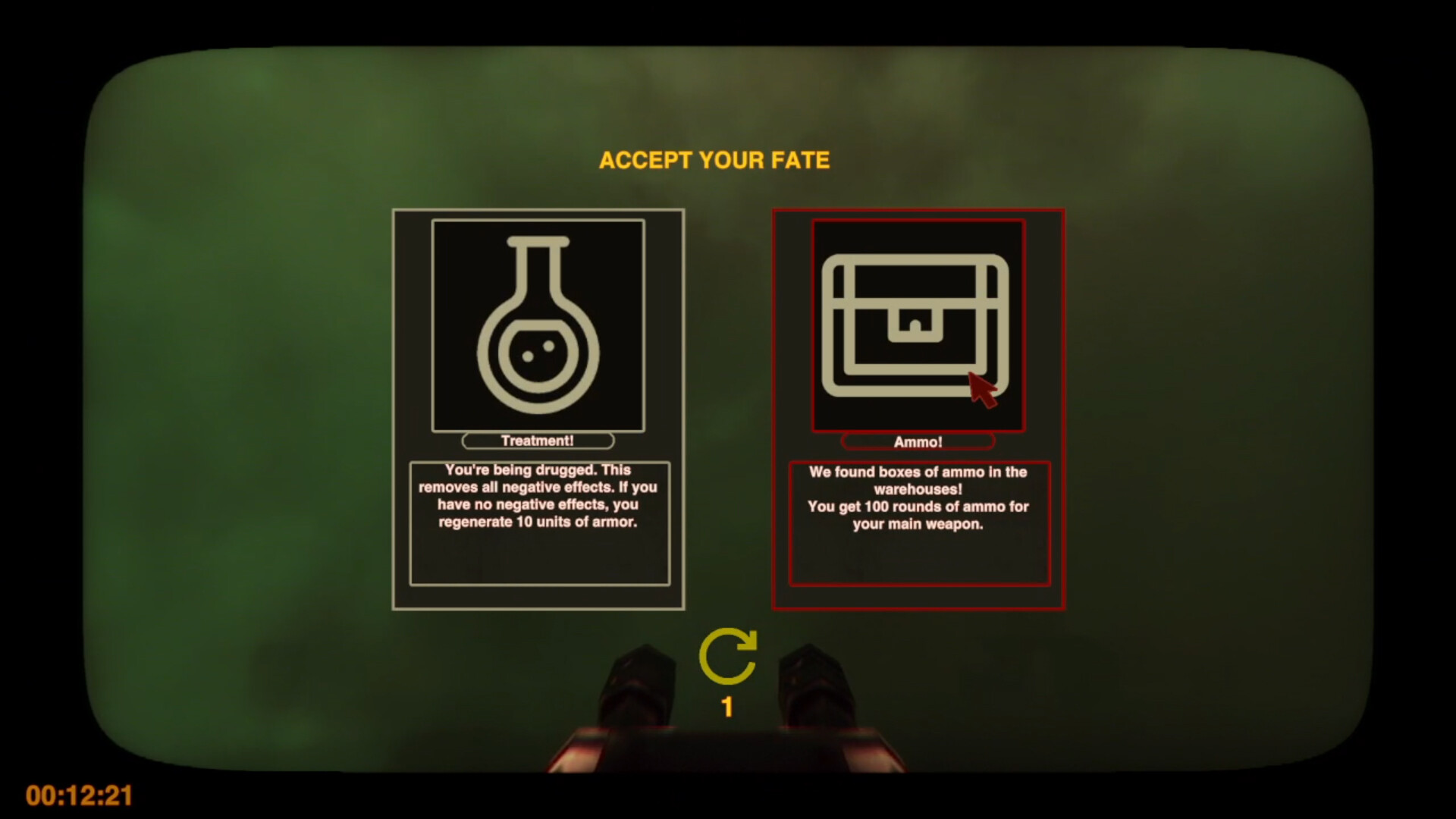Click the ACCEPT YOUR FATE title

click(x=715, y=160)
